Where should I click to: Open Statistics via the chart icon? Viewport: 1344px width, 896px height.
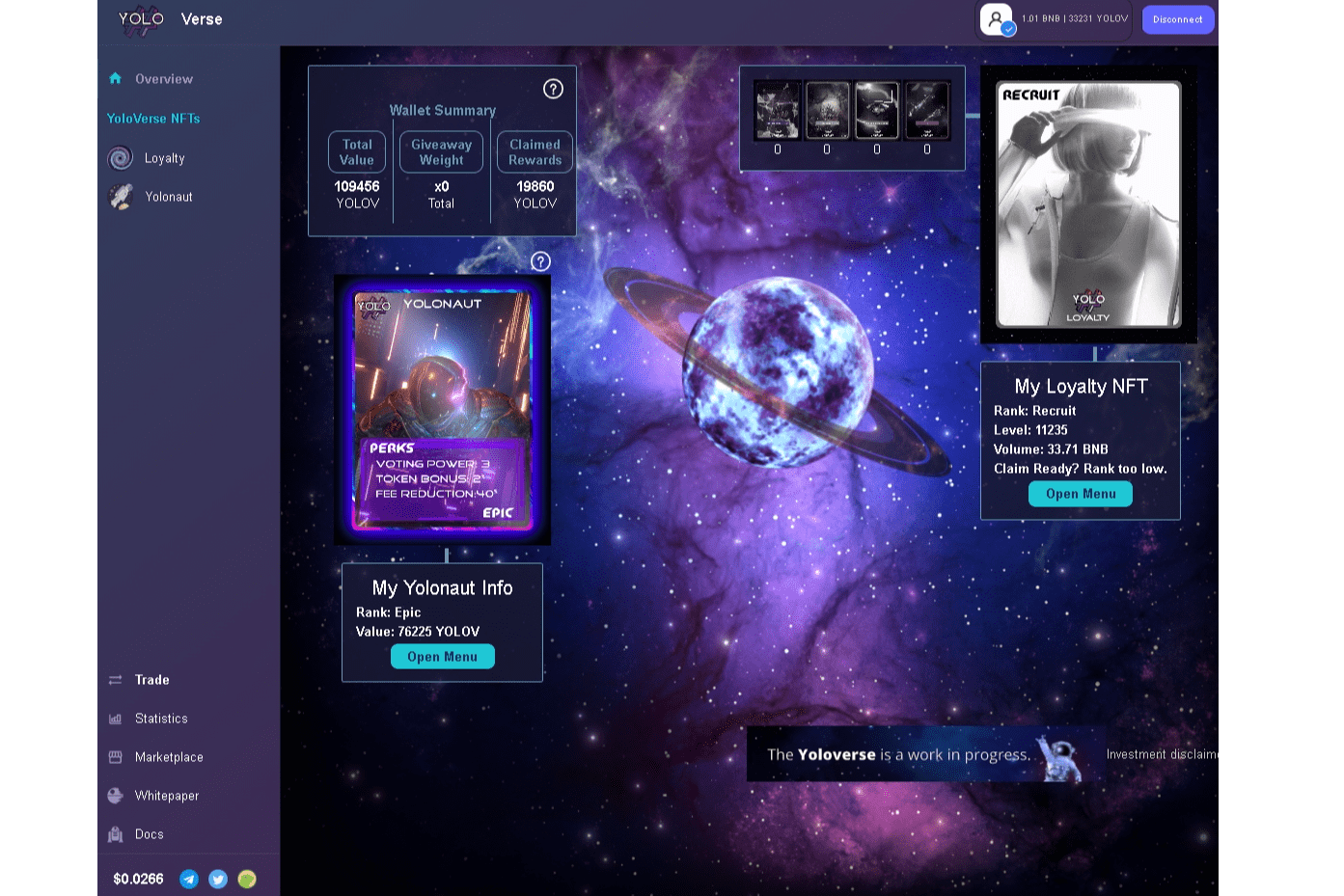point(116,719)
